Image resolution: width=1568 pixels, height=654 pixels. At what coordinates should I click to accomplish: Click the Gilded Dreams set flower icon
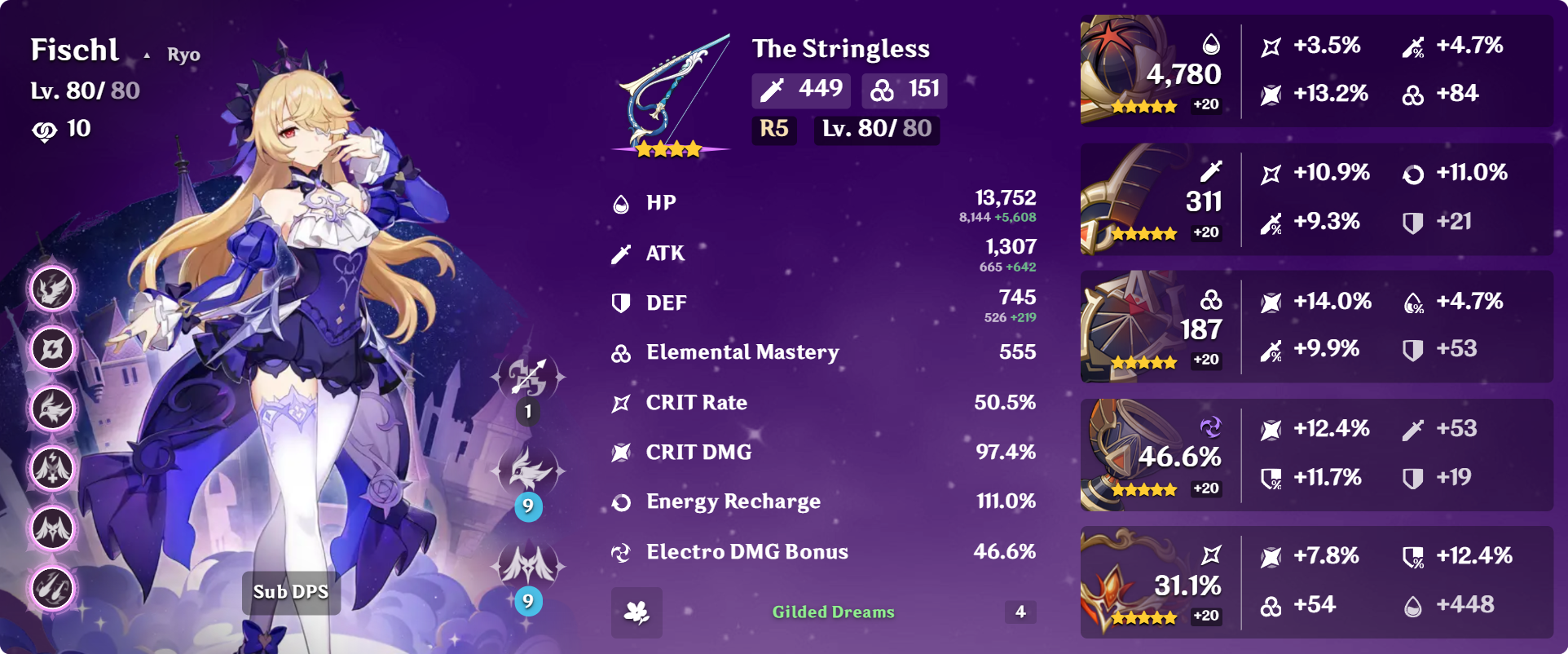coord(636,612)
